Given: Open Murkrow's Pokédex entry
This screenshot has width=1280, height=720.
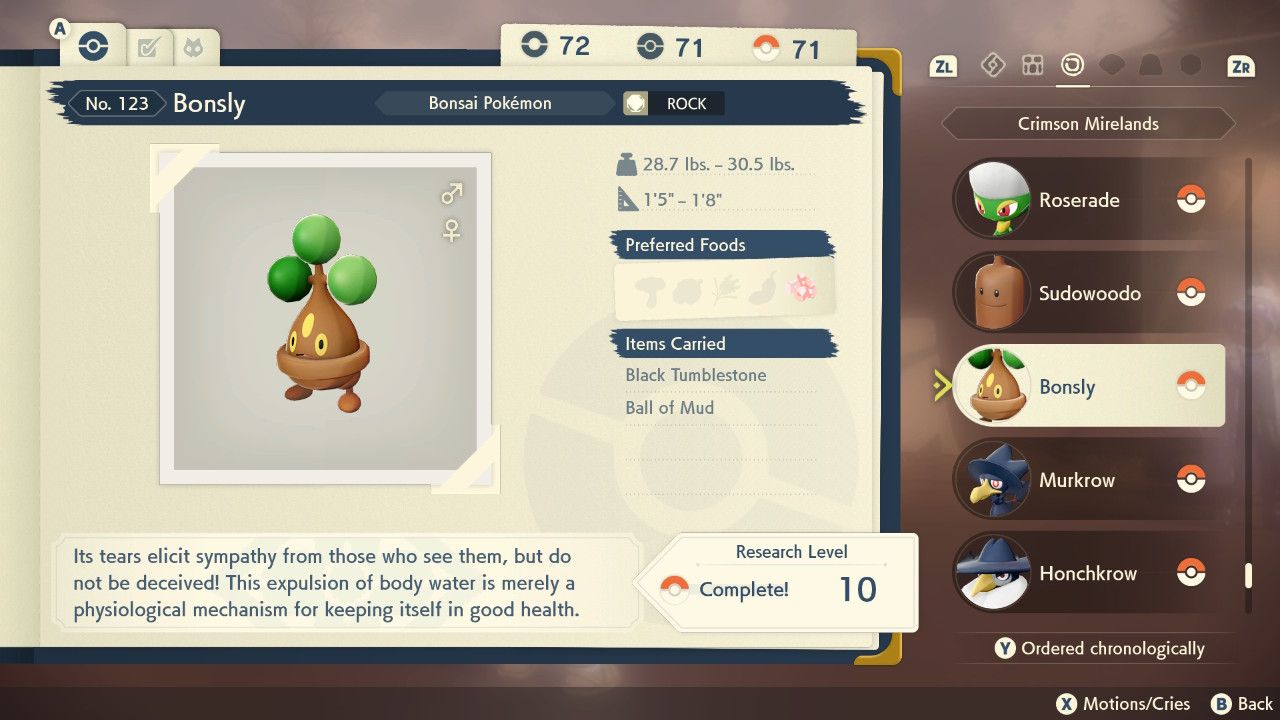Looking at the screenshot, I should pyautogui.click(x=1088, y=480).
